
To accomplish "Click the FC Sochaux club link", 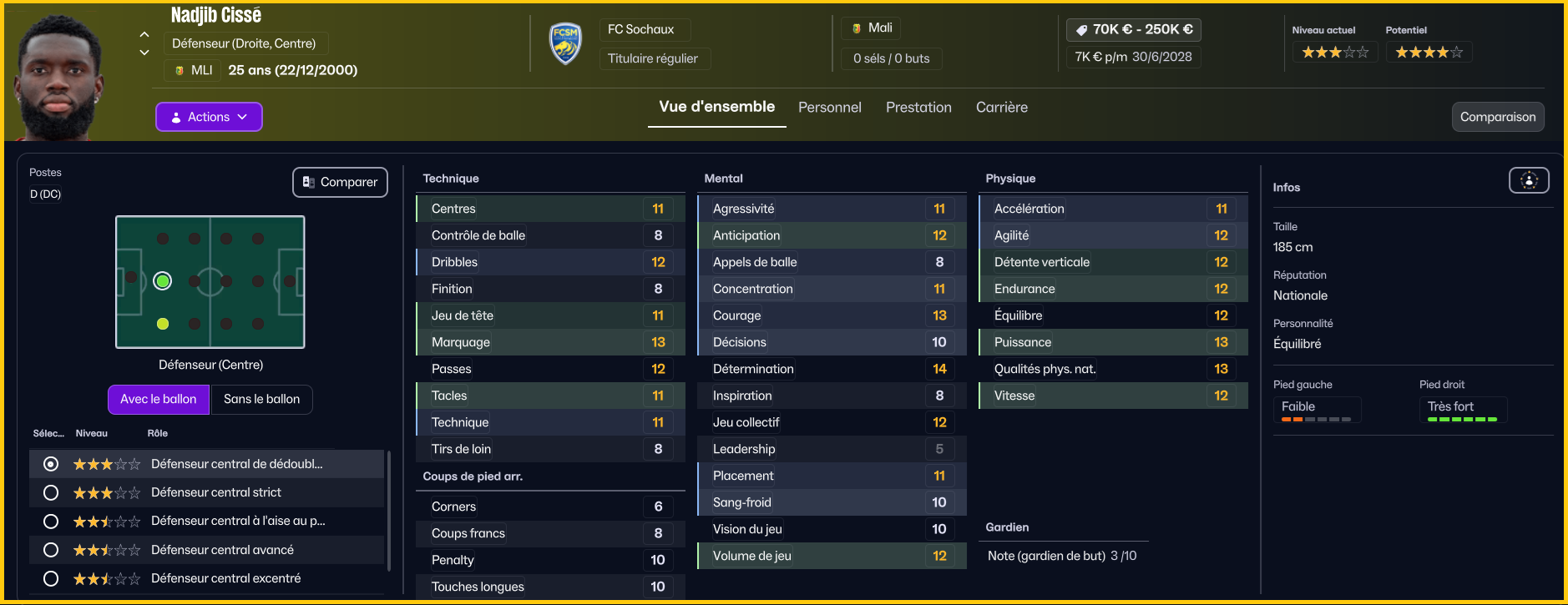I will 640,29.
